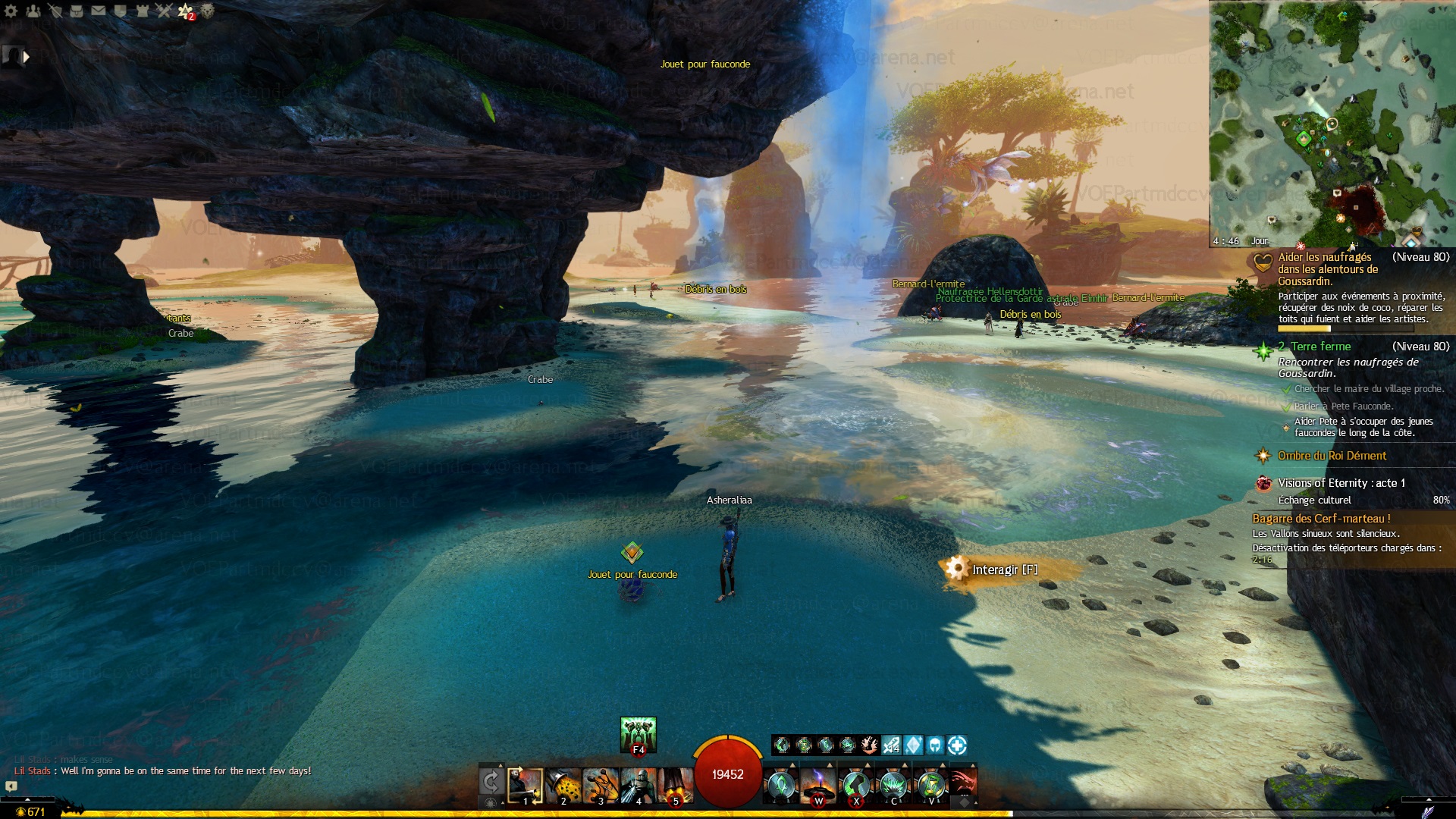The height and width of the screenshot is (819, 1456).
Task: Open the guild castle tower icon
Action: click(143, 11)
